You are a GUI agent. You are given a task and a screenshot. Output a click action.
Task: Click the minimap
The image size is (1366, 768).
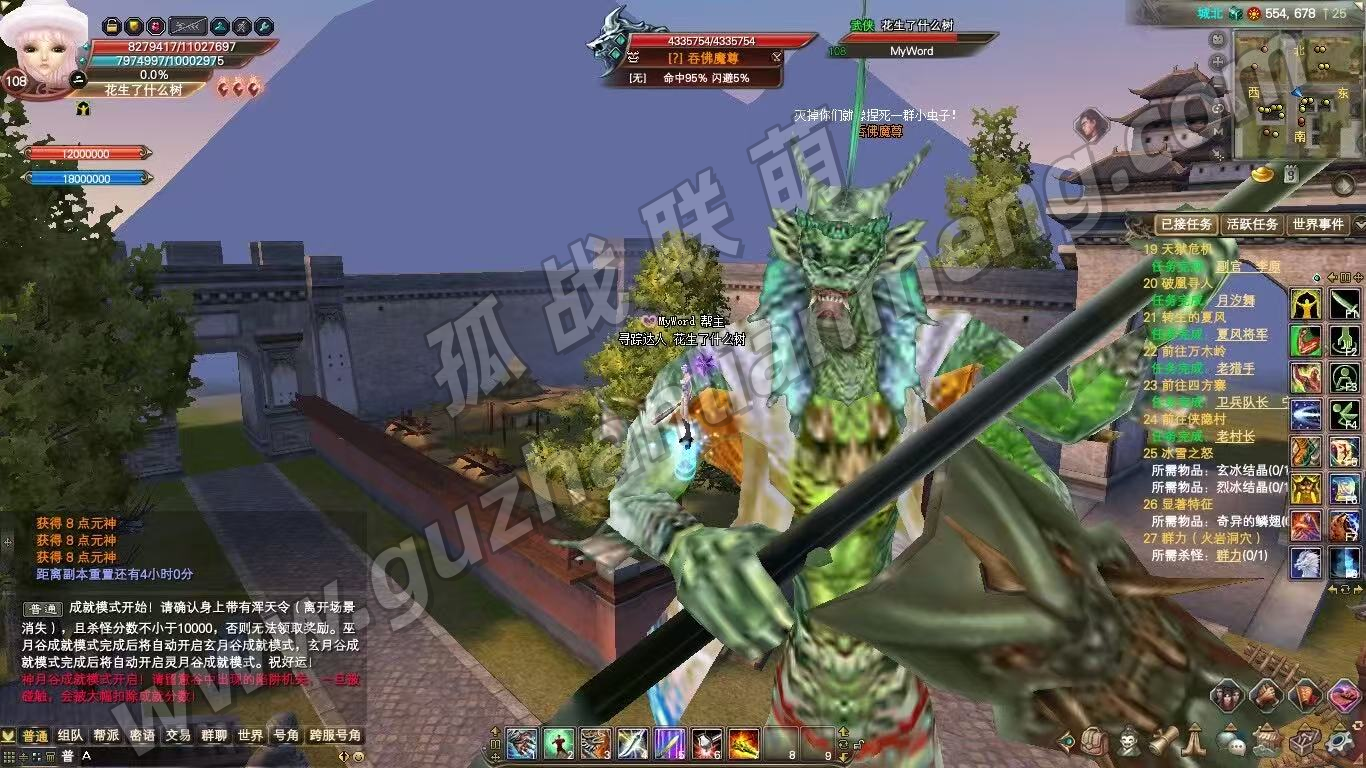(1294, 97)
